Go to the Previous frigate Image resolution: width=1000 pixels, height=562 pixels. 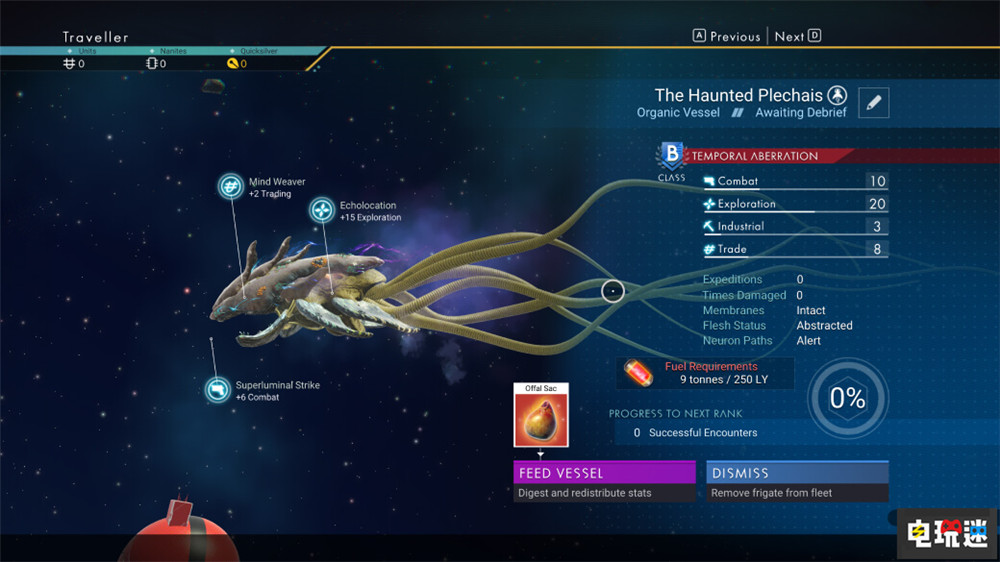727,36
